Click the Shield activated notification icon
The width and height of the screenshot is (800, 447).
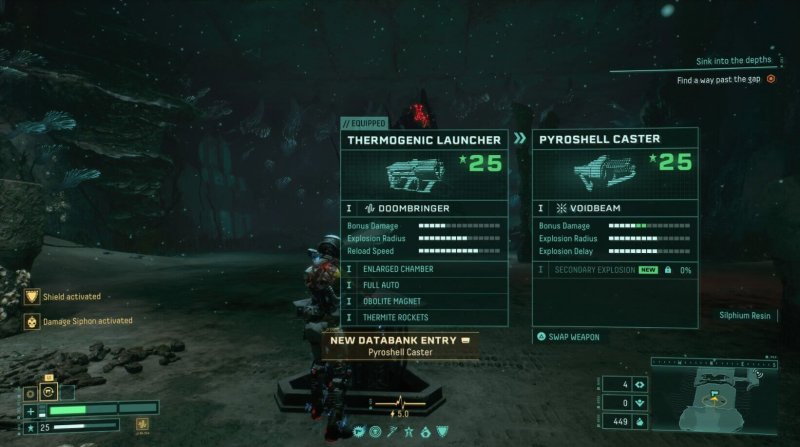click(32, 297)
